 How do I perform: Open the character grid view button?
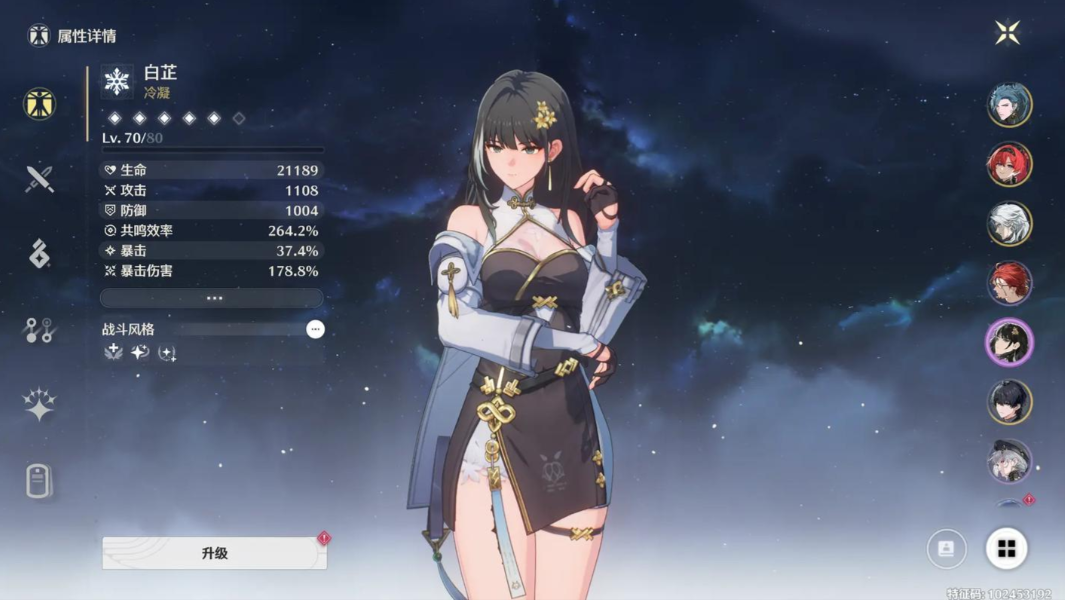click(x=1006, y=548)
